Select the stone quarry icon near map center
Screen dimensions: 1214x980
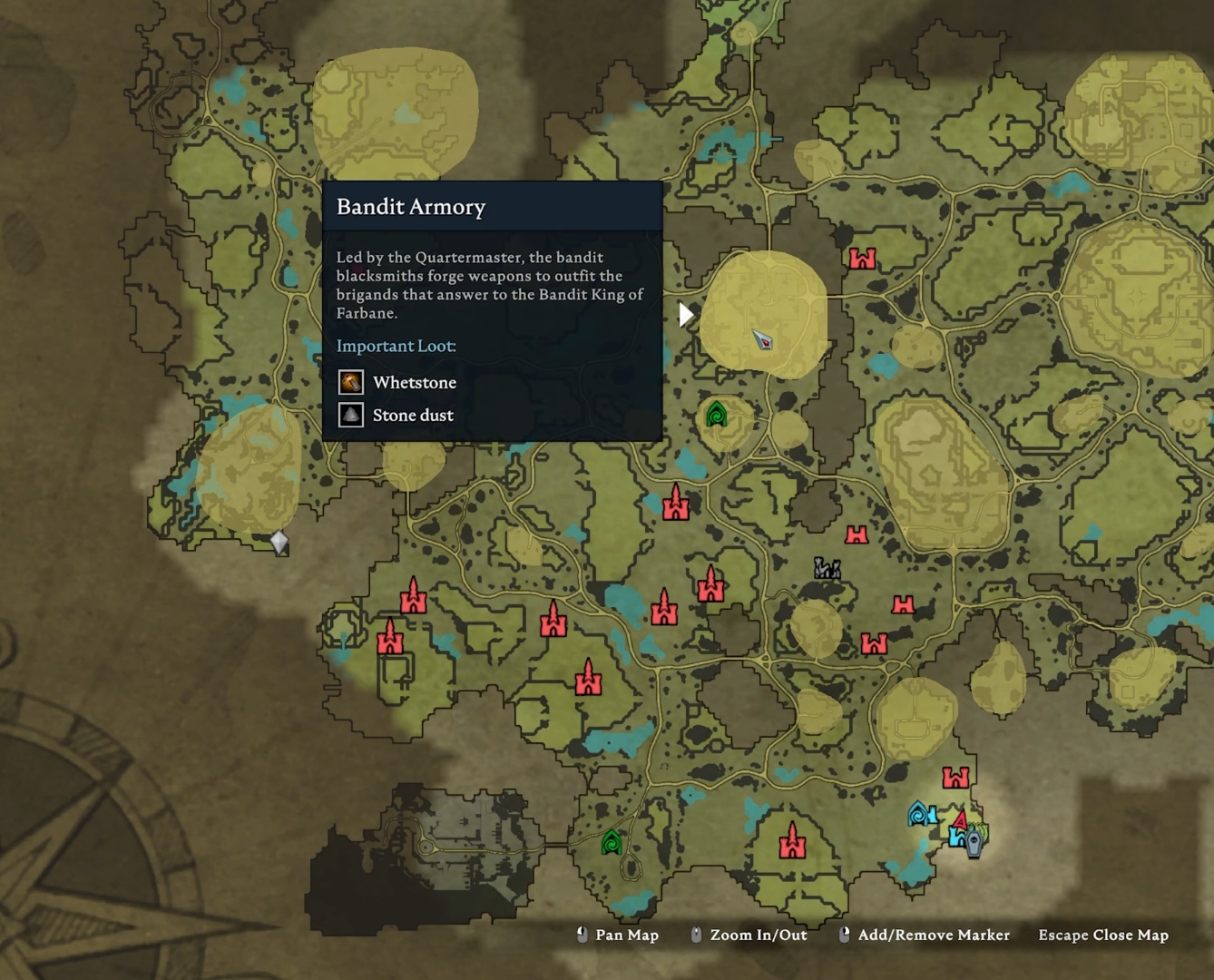[x=827, y=570]
